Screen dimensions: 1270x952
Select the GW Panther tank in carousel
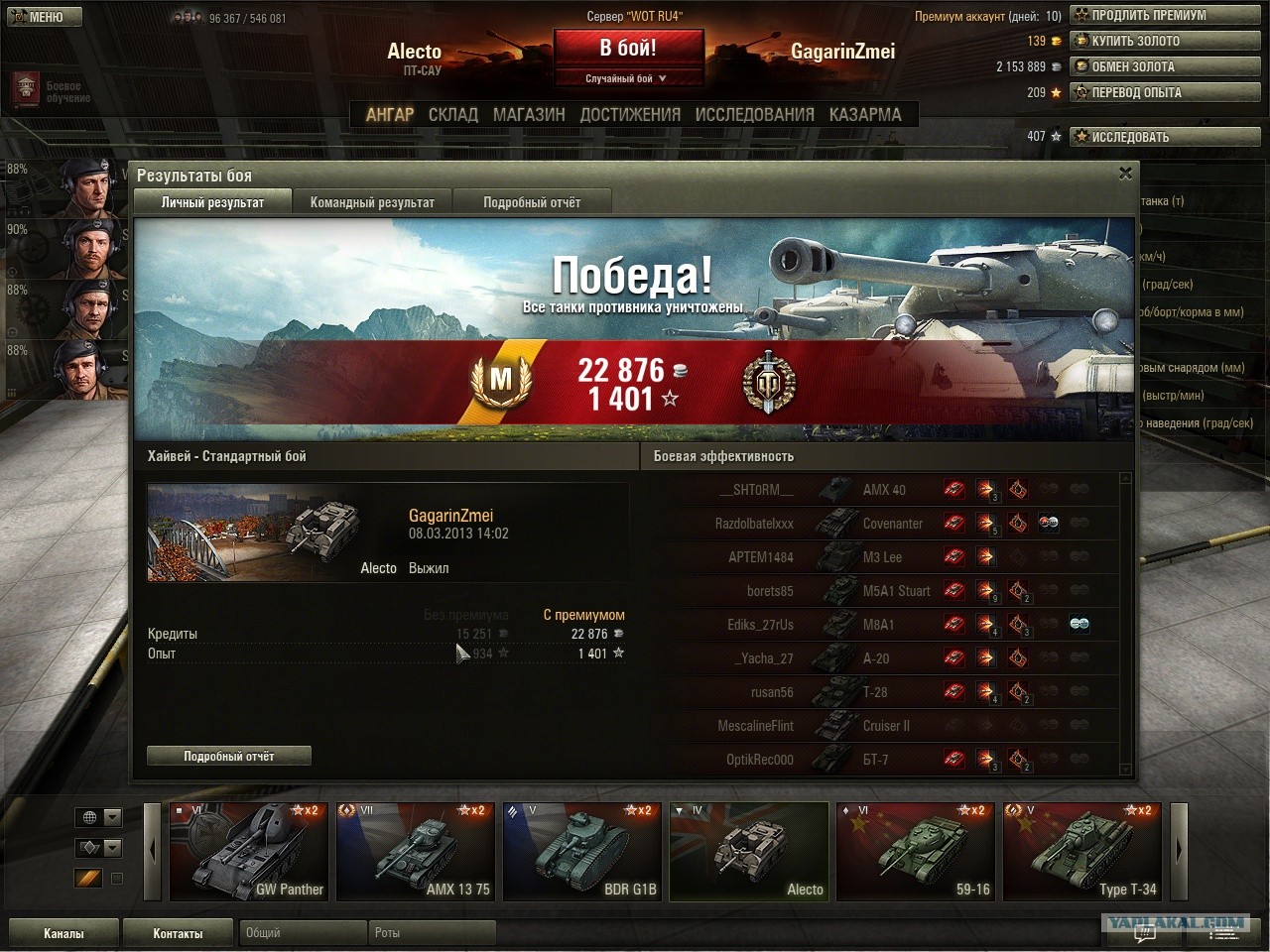[x=248, y=852]
